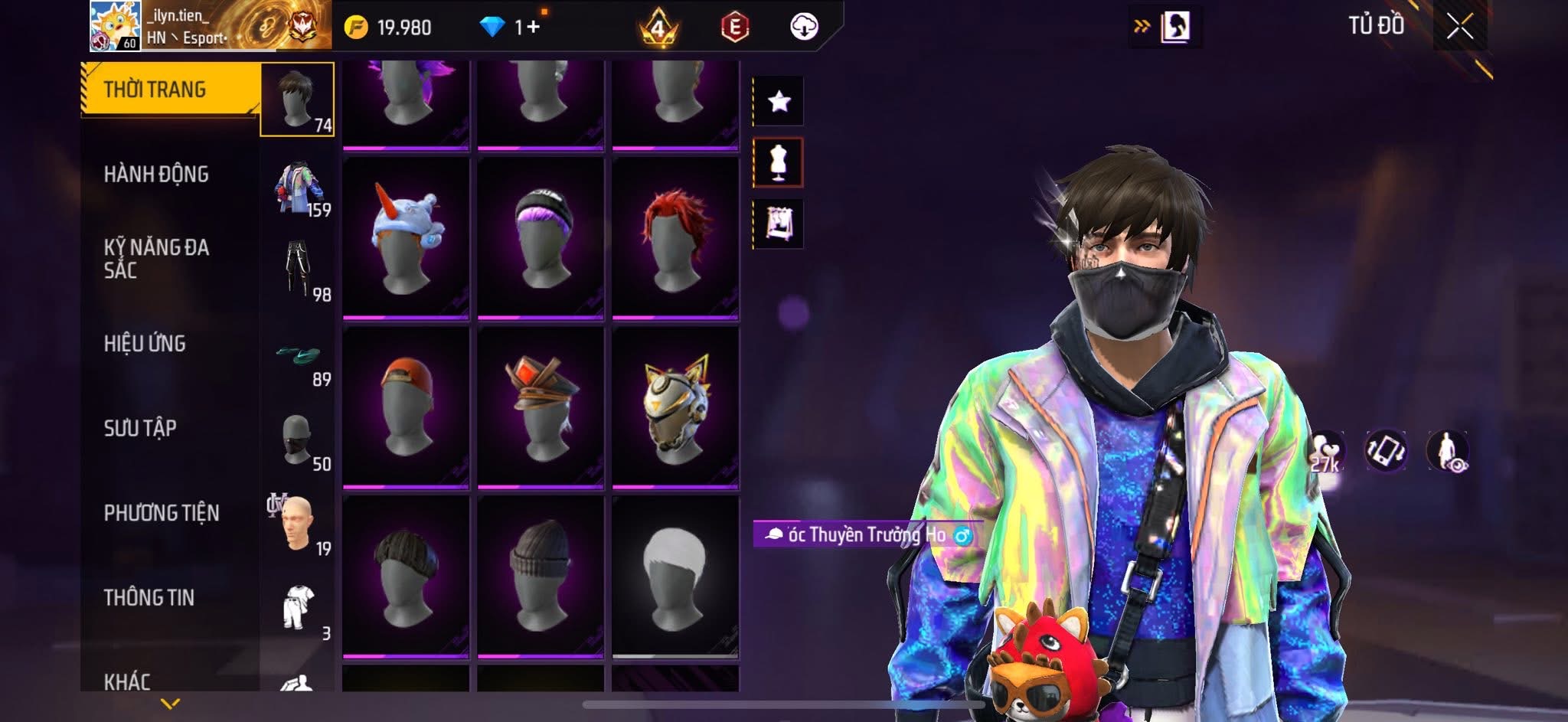Equip the red spiky hairstyle
1568x722 pixels.
tap(675, 237)
